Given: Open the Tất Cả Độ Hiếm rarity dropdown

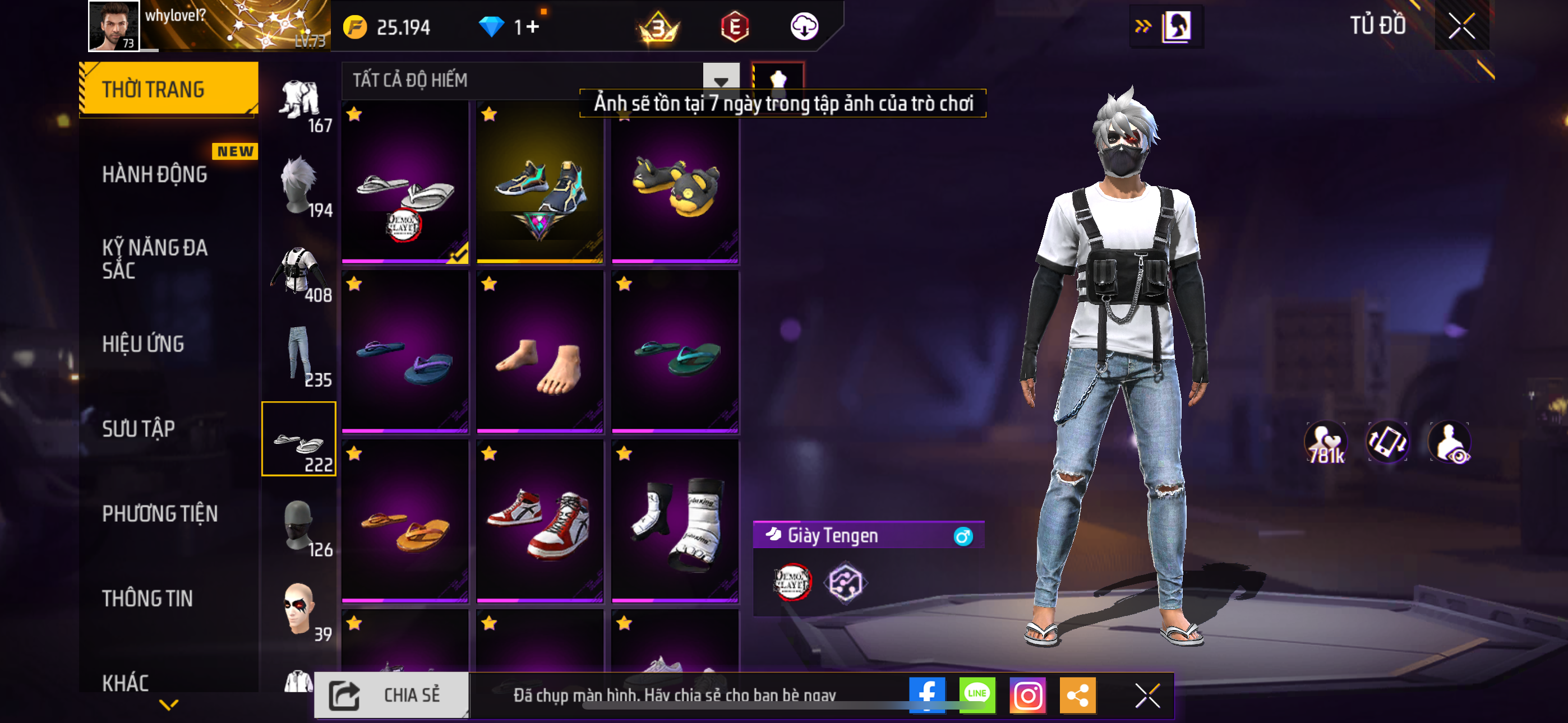Looking at the screenshot, I should point(721,80).
